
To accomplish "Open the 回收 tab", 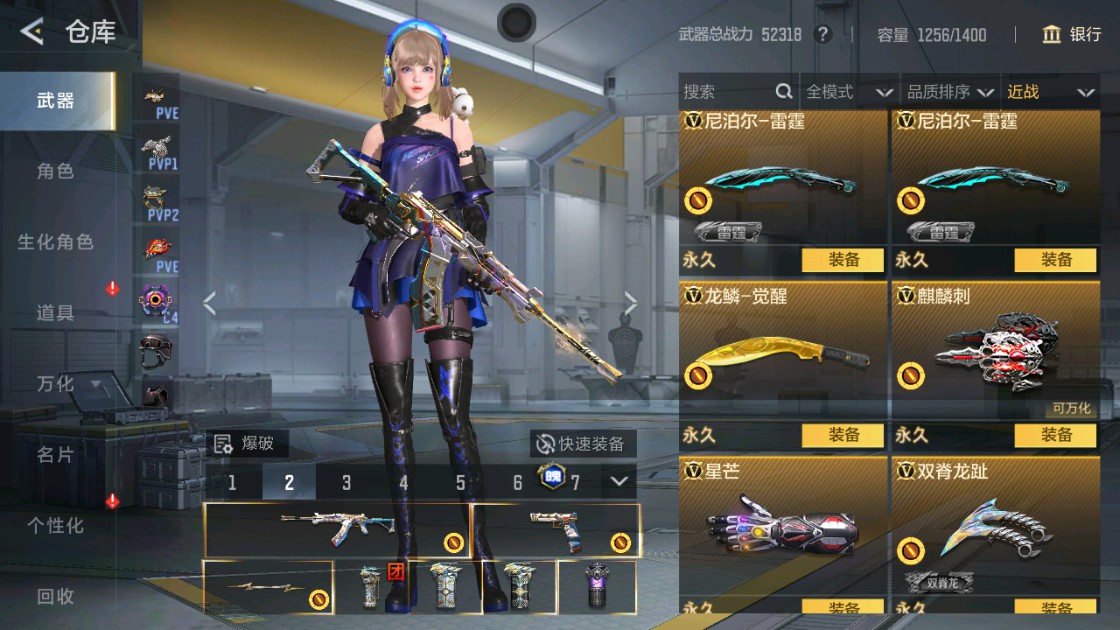I will (x=55, y=596).
